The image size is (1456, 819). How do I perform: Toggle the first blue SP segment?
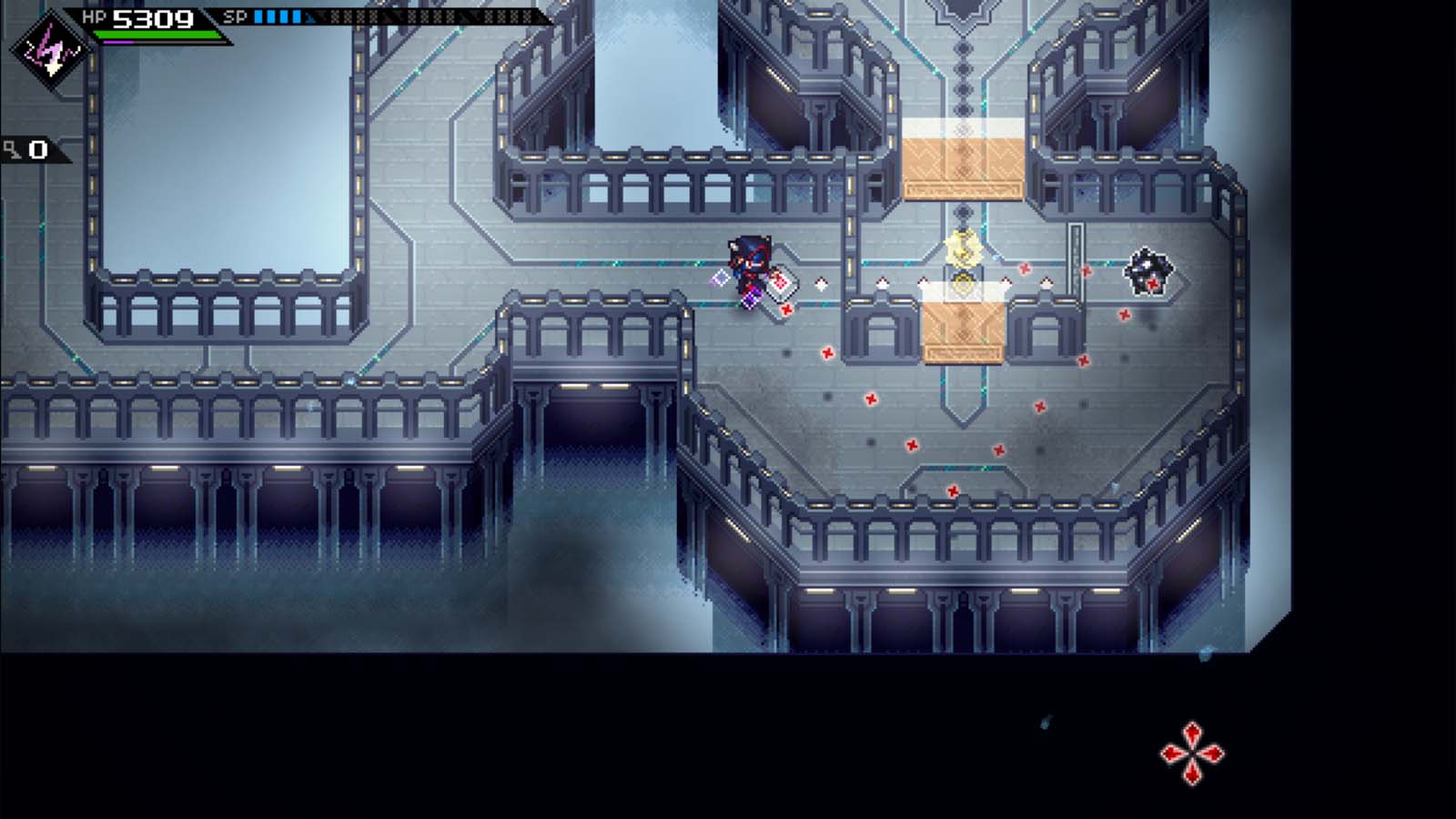click(x=258, y=16)
